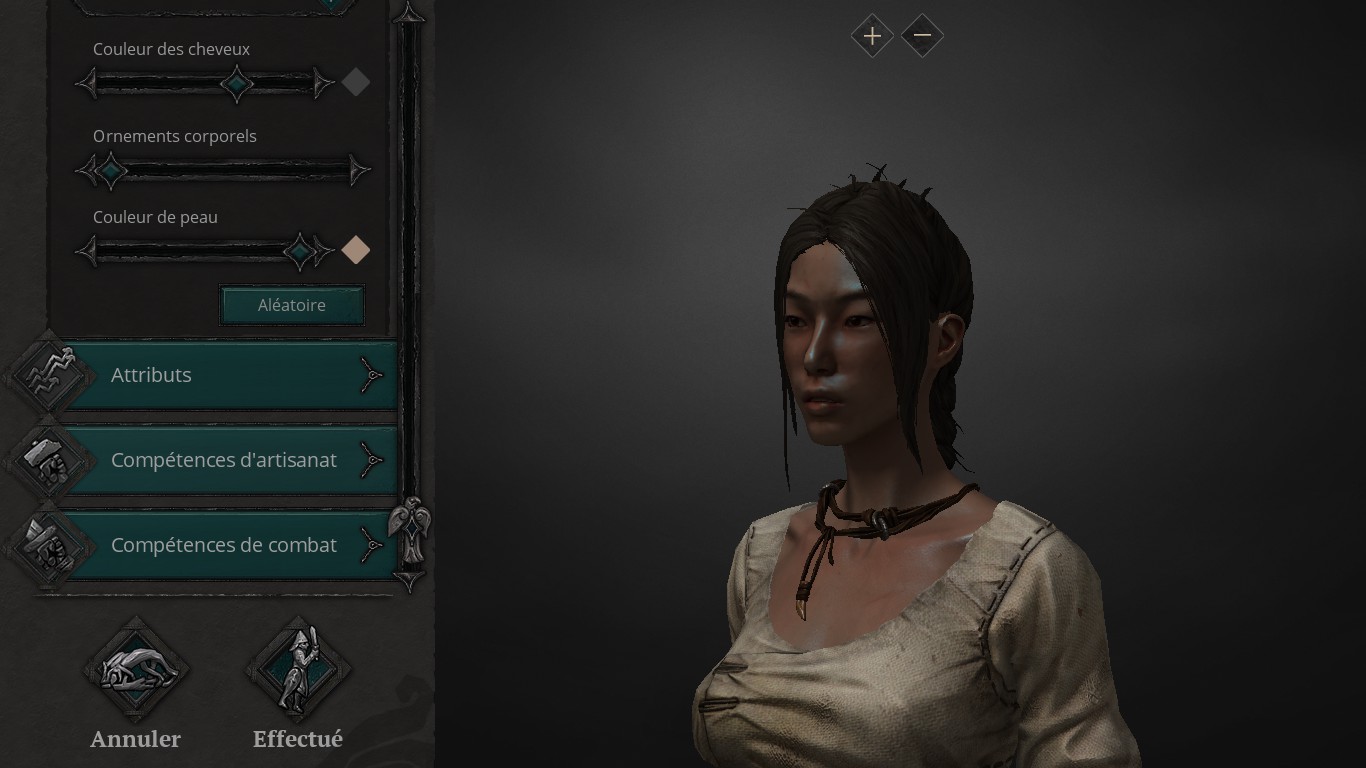Click the Aléatoire randomize button

(x=291, y=305)
